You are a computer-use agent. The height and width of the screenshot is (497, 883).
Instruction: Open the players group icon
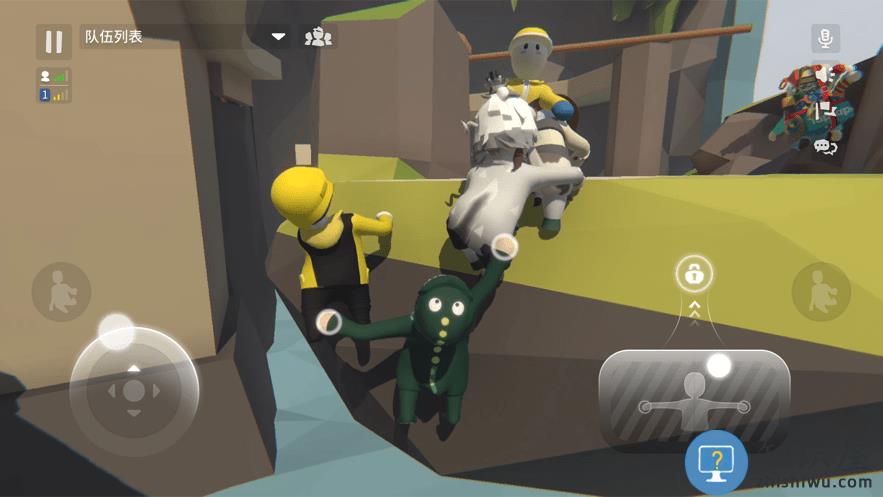[318, 38]
